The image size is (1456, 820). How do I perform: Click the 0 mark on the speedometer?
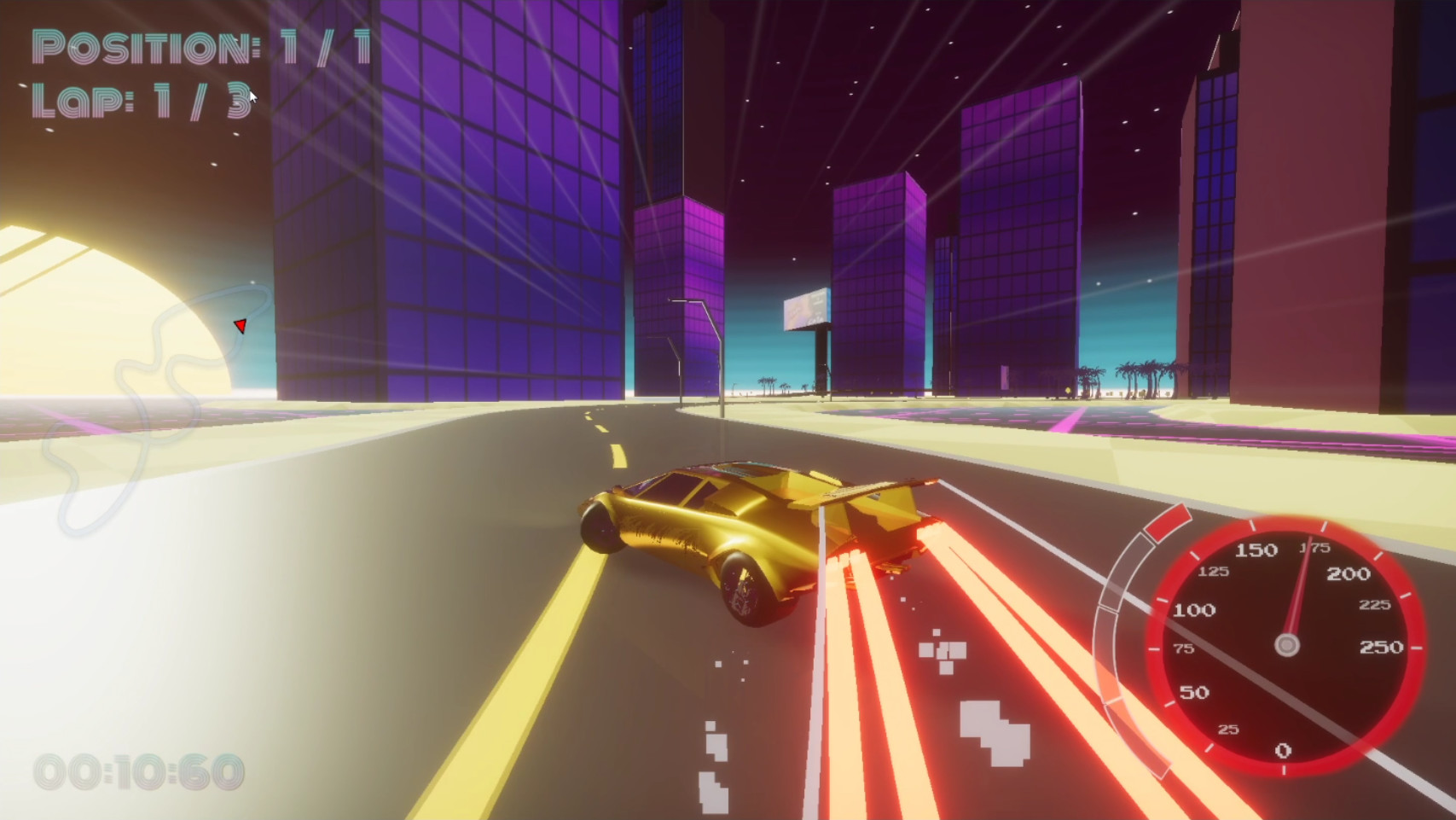1281,750
